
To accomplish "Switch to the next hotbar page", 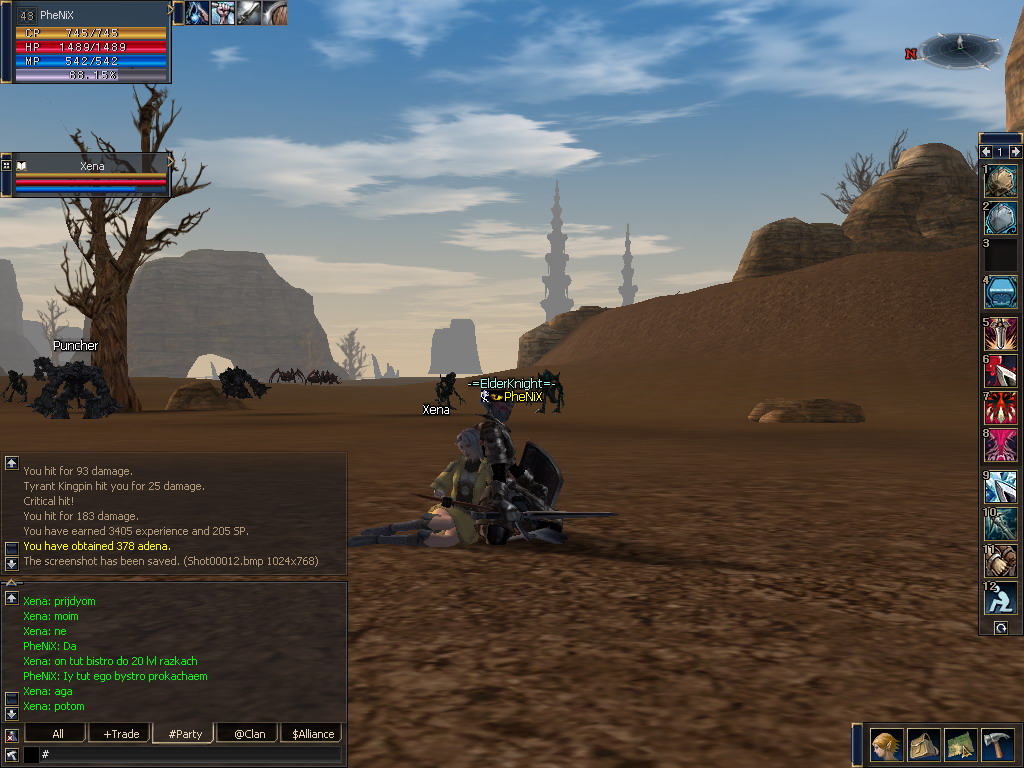I will coord(1016,152).
